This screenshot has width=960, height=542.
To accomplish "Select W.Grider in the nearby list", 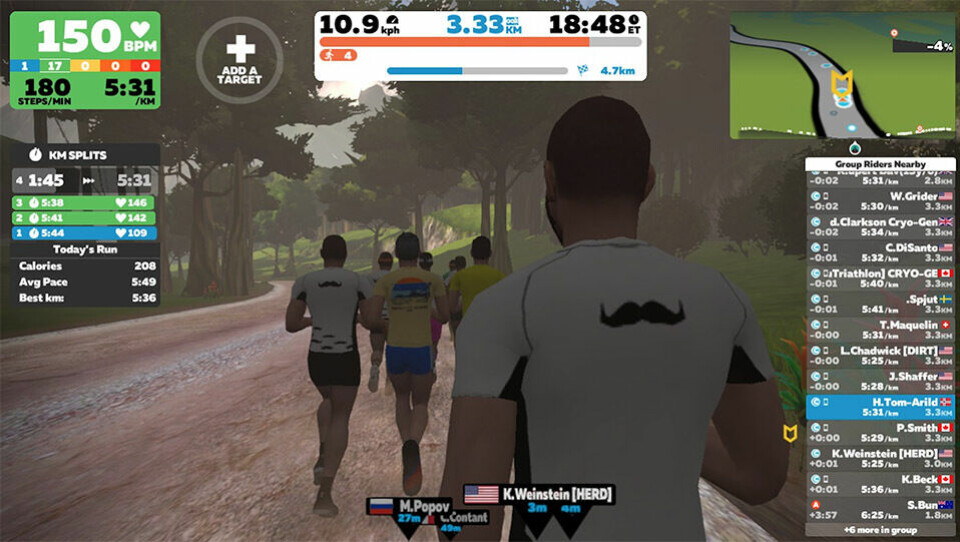I will 880,200.
